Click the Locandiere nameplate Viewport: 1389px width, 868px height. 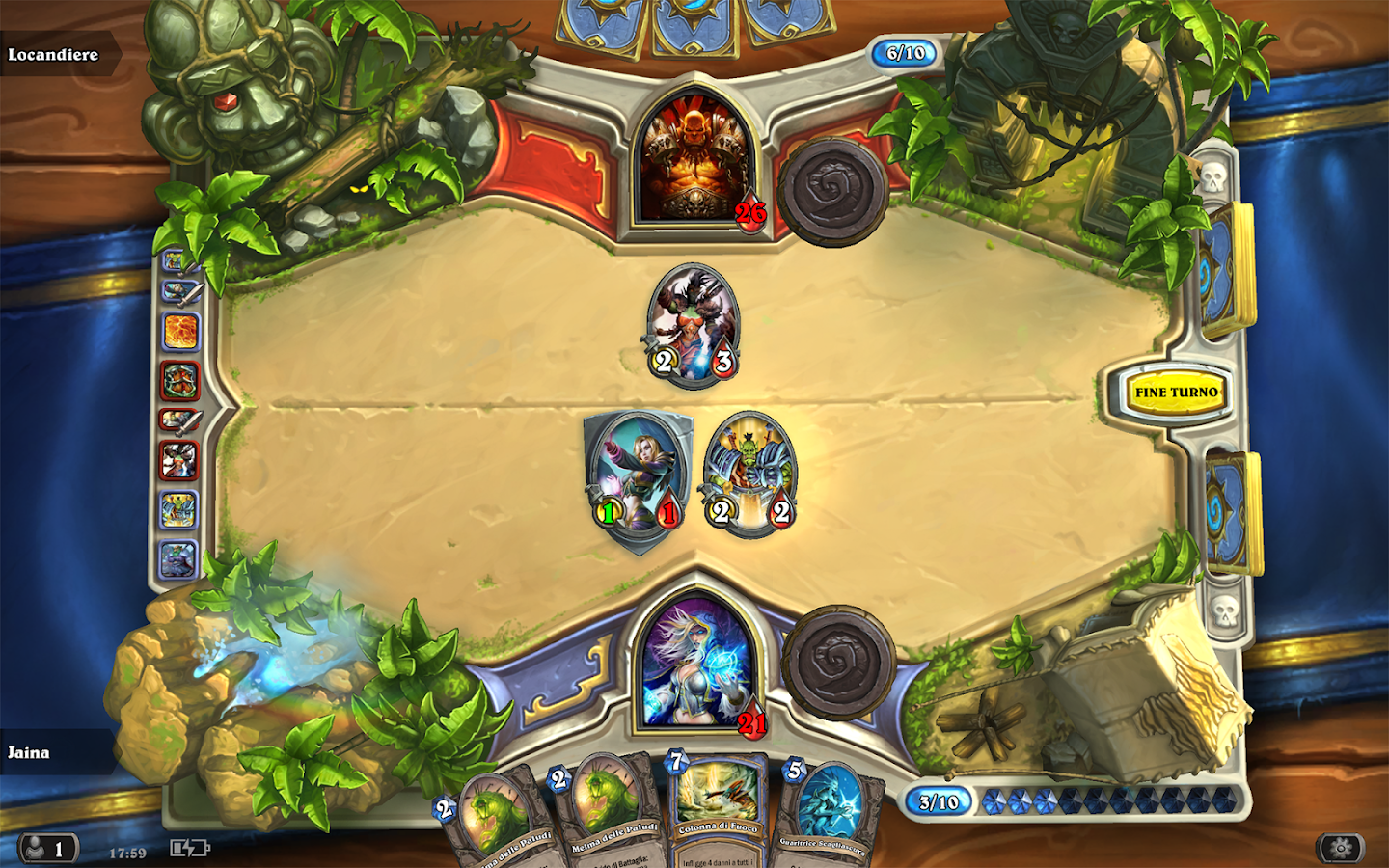click(53, 54)
